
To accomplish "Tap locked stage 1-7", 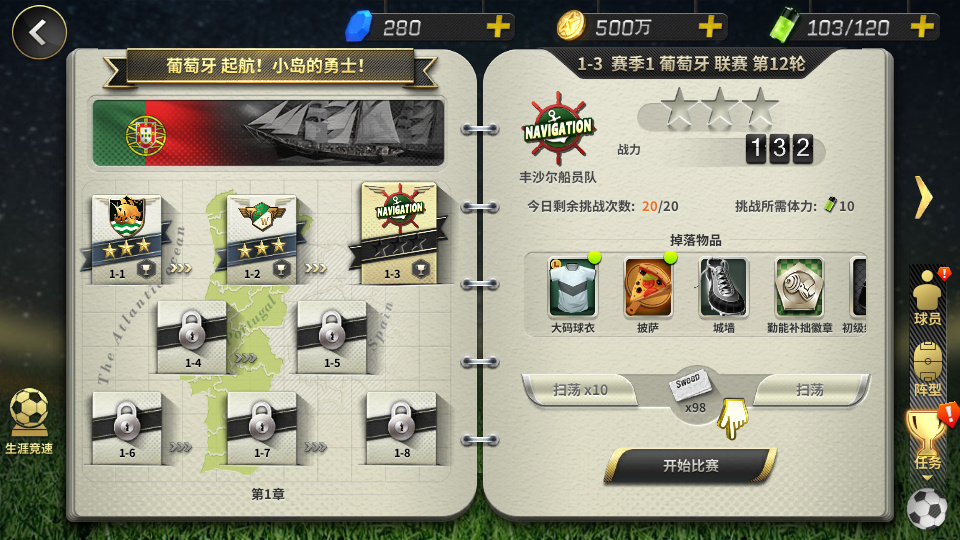I will (262, 426).
